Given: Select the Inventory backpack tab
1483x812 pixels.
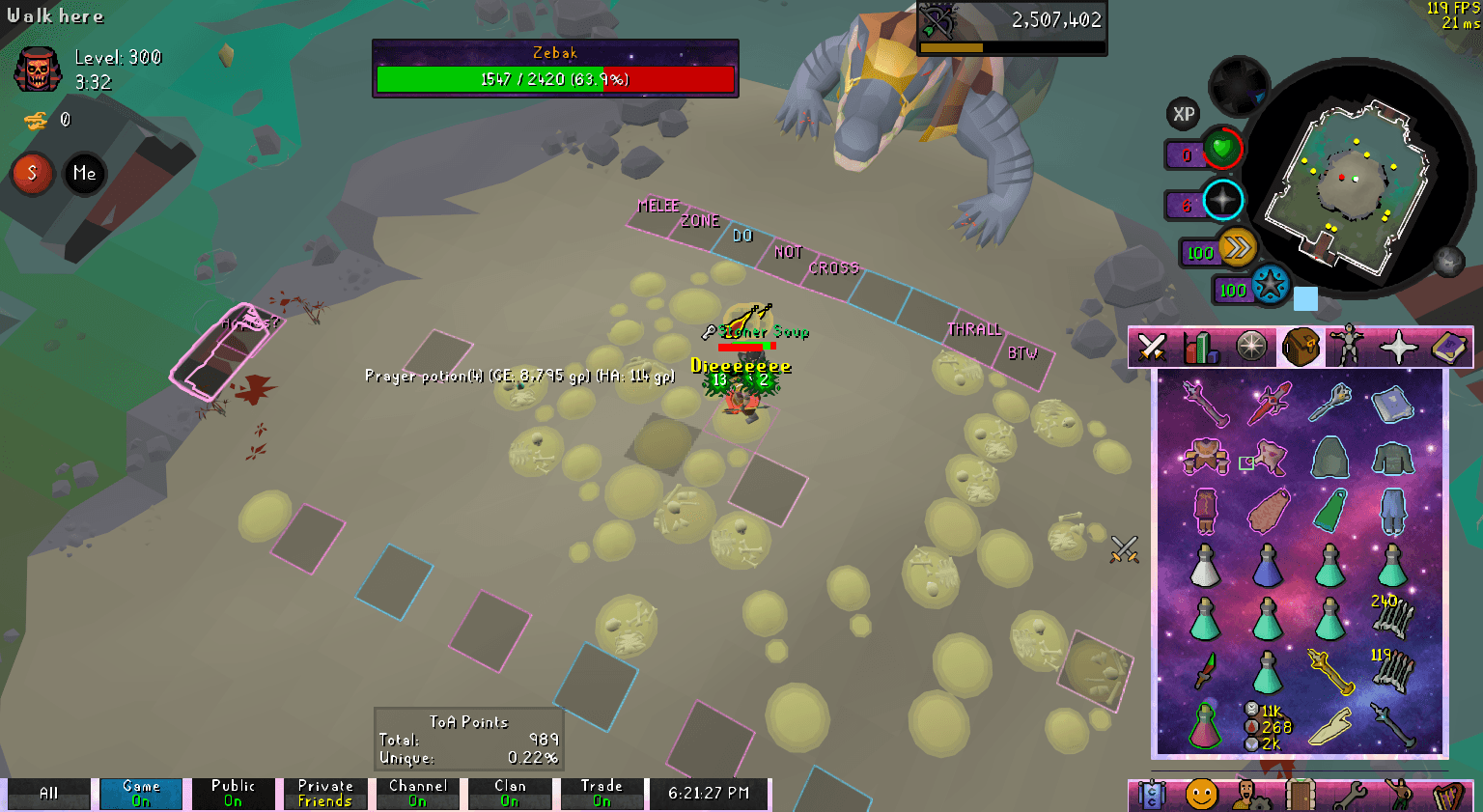Looking at the screenshot, I should click(x=1301, y=347).
